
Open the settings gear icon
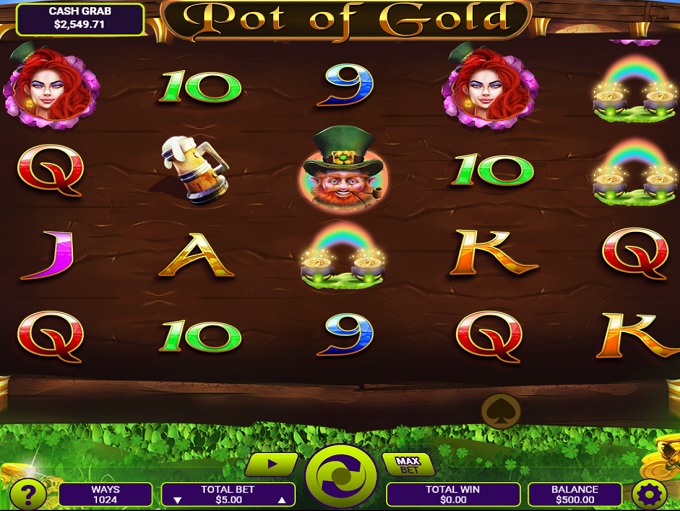point(650,495)
